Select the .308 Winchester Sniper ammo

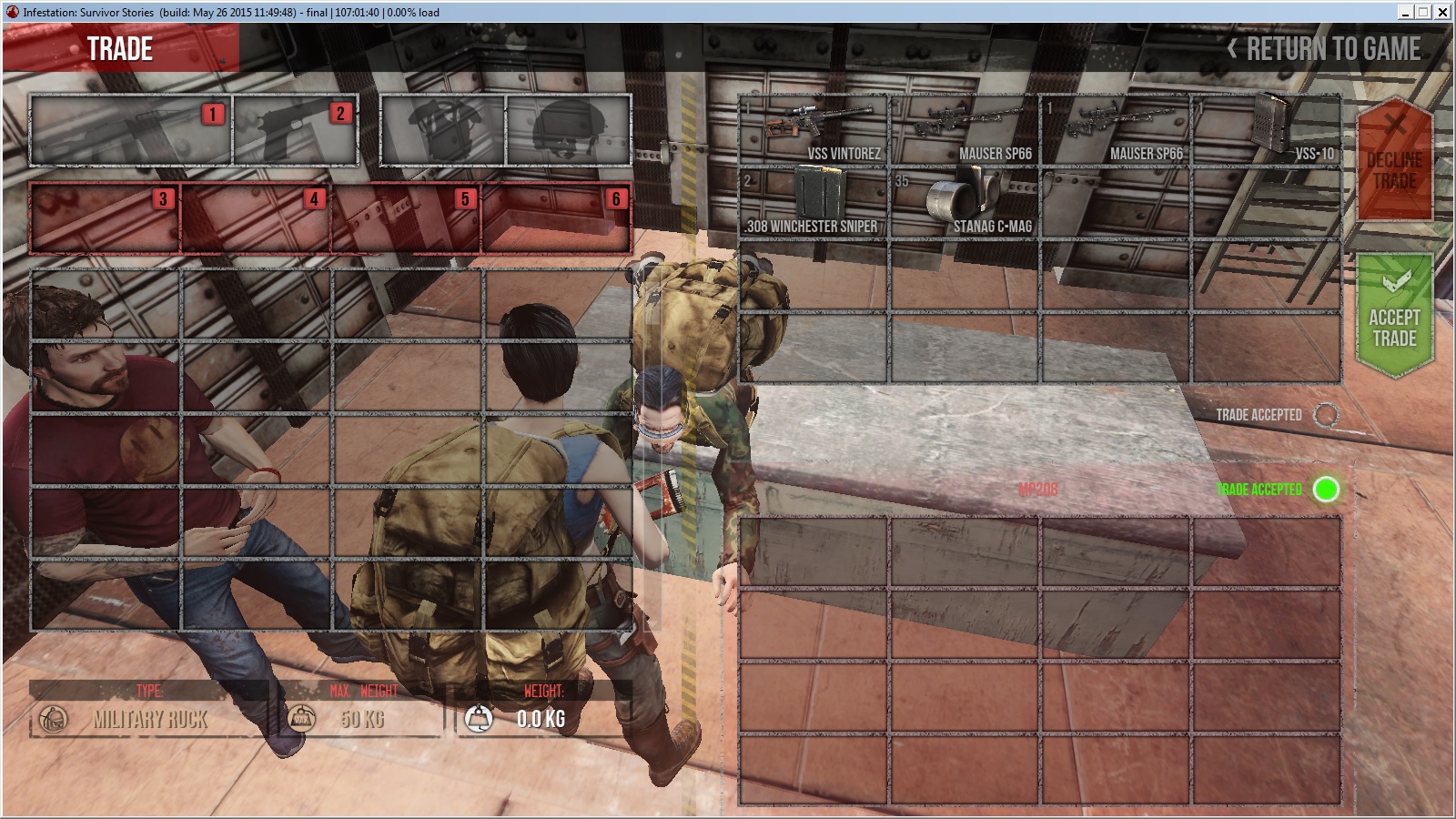(x=814, y=202)
